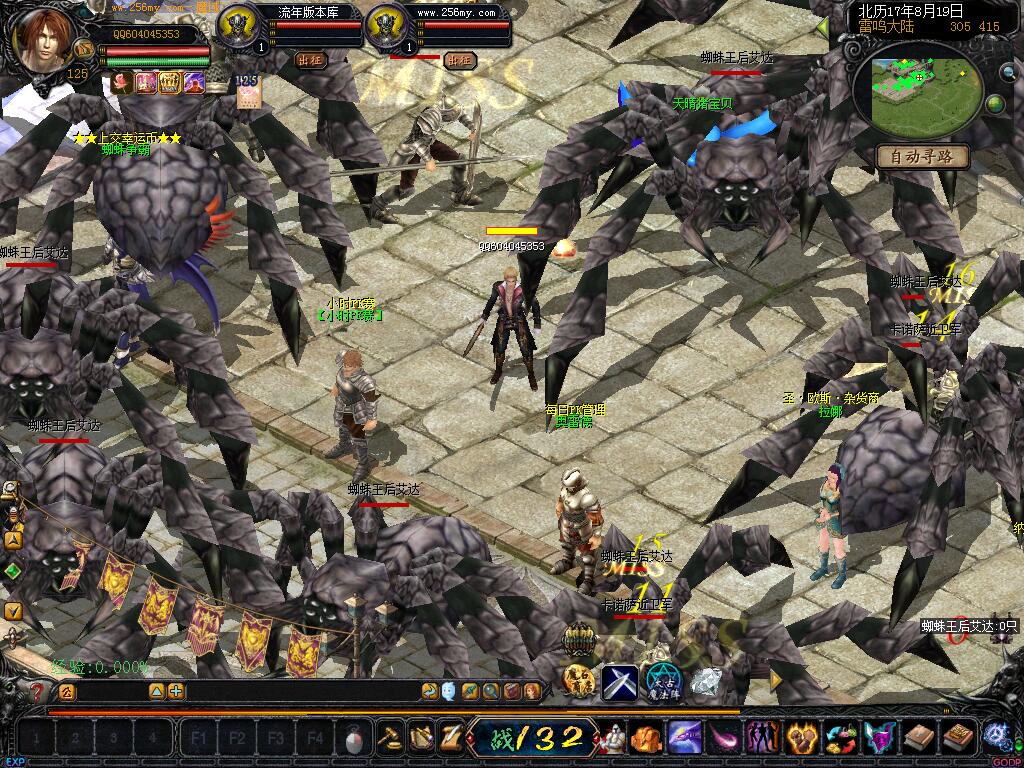1024x768 pixels.
Task: Expand the orange arrow beside skill icons
Action: 777,681
